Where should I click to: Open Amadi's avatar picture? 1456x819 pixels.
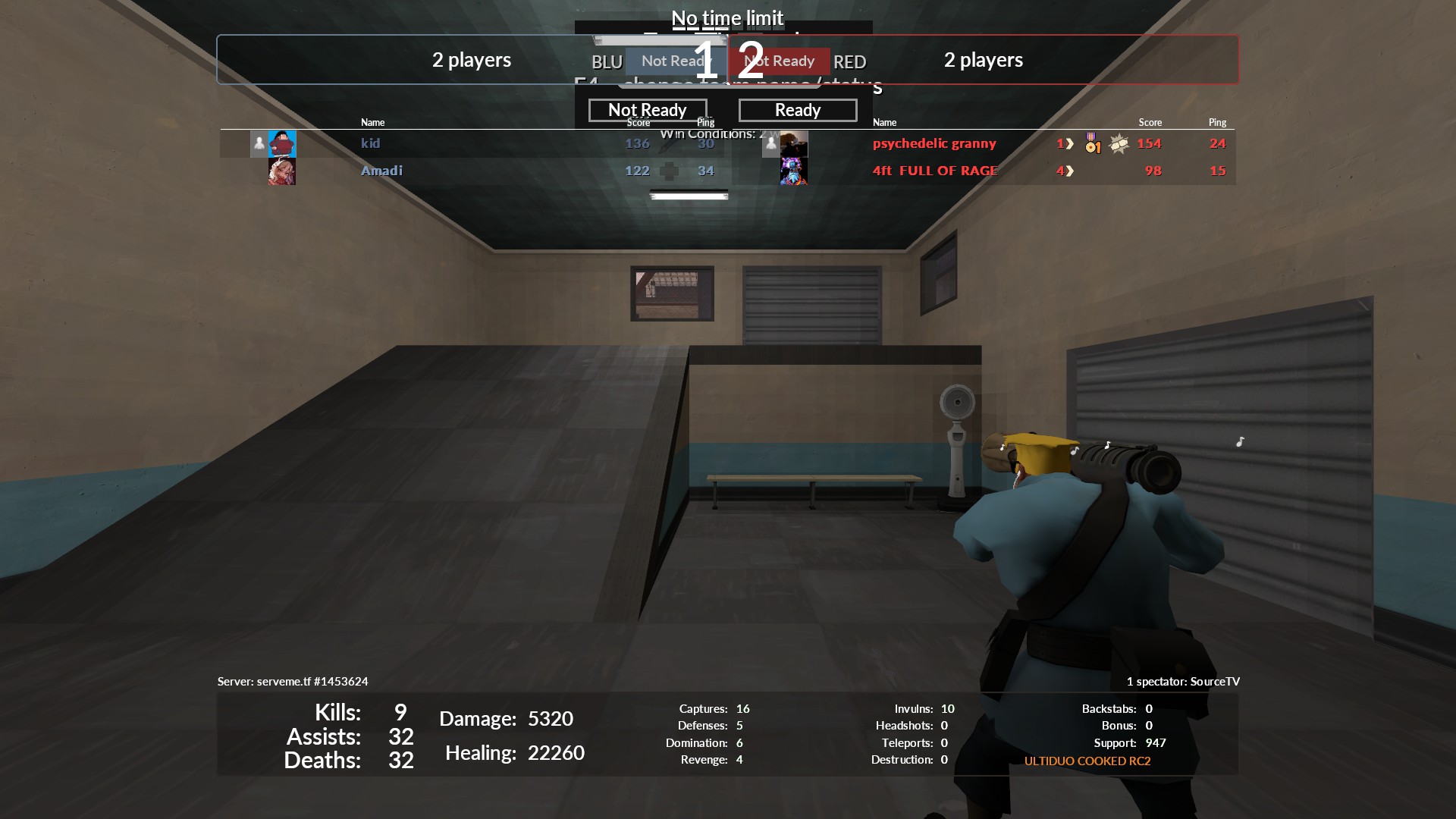[282, 171]
